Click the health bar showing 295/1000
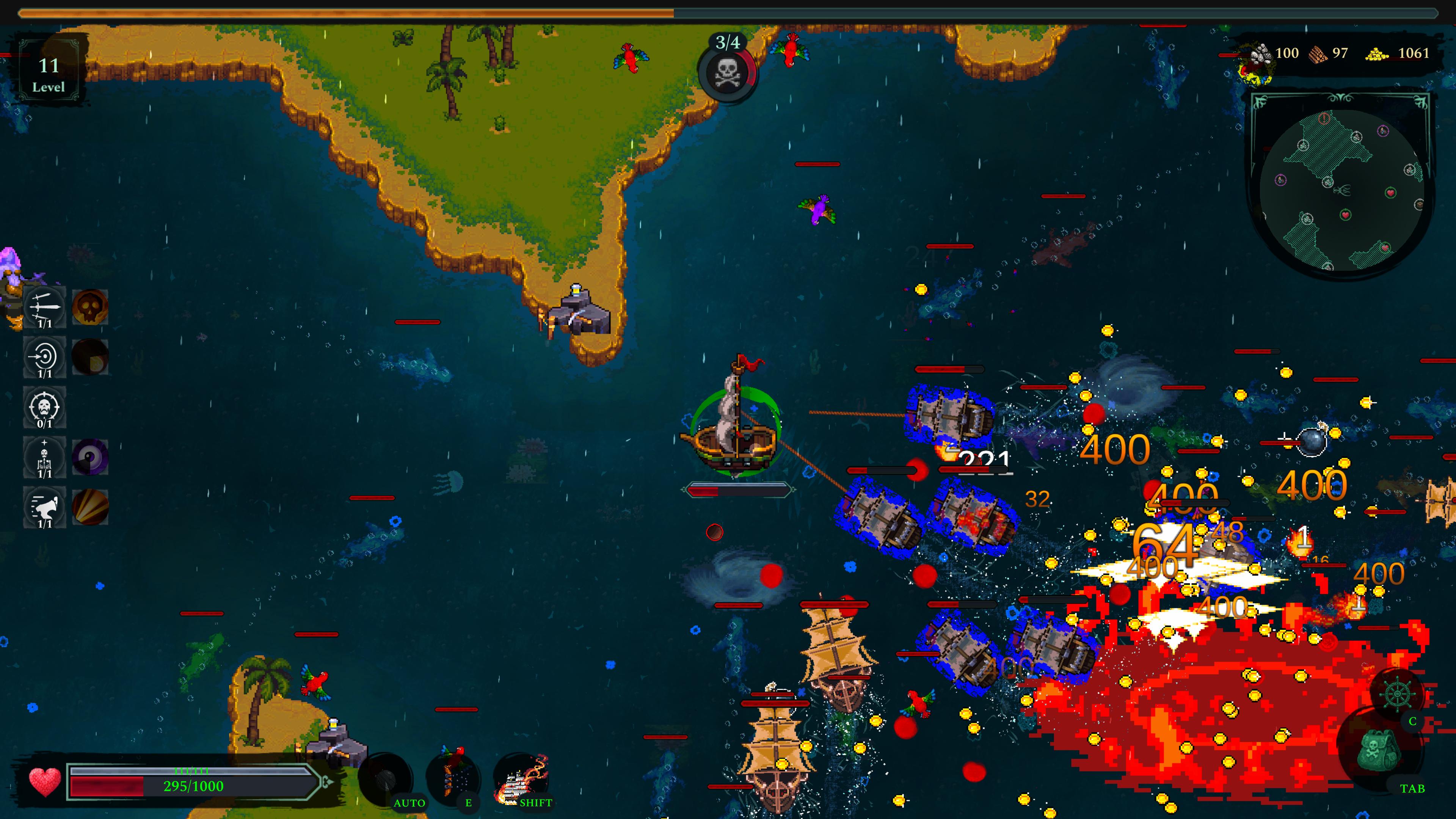Viewport: 1456px width, 819px height. pyautogui.click(x=192, y=785)
